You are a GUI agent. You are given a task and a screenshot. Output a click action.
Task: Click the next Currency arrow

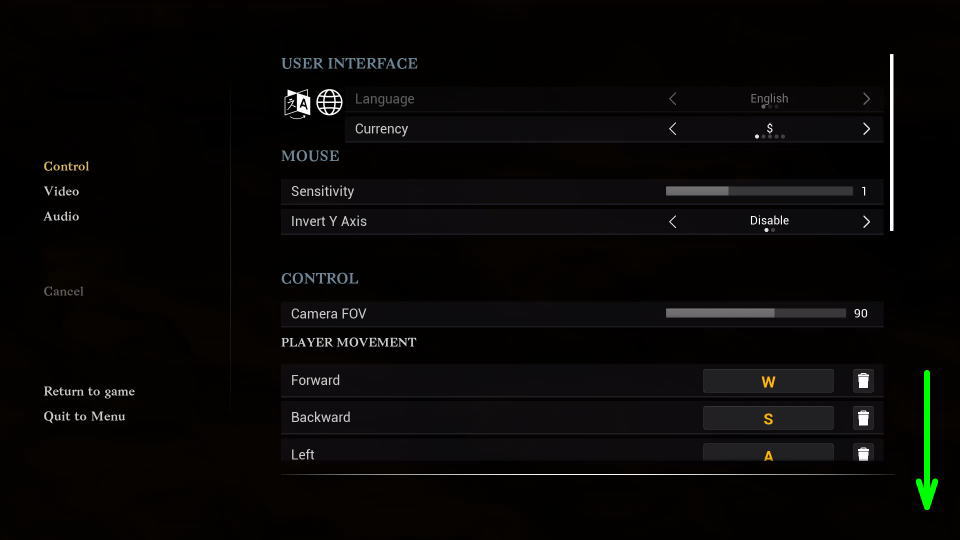[x=866, y=129]
